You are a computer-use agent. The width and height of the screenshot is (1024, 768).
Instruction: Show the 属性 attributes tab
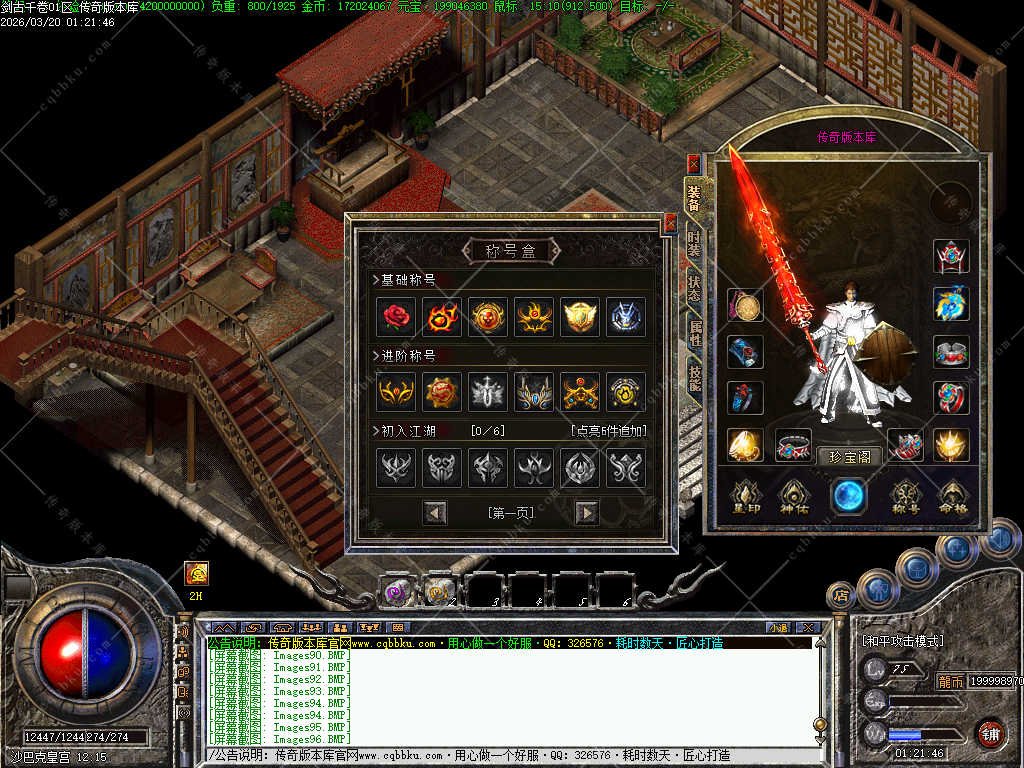694,329
